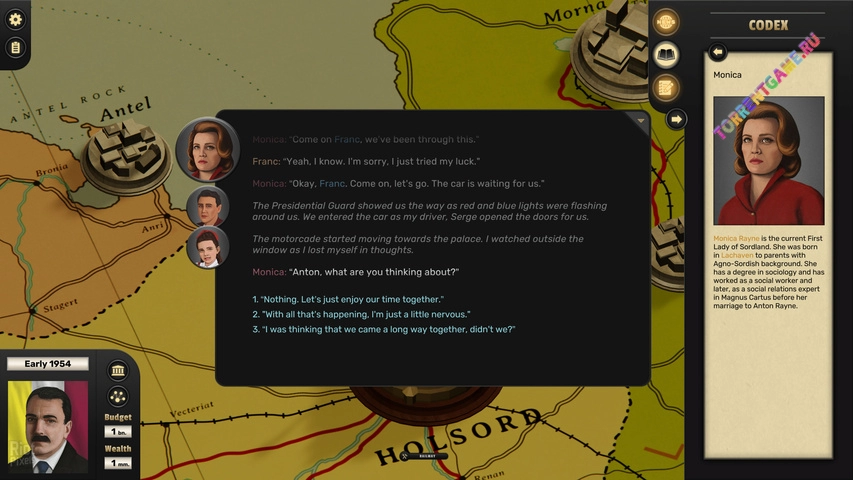Open the news globe panel
Viewport: 853px width, 480px height.
[666, 22]
